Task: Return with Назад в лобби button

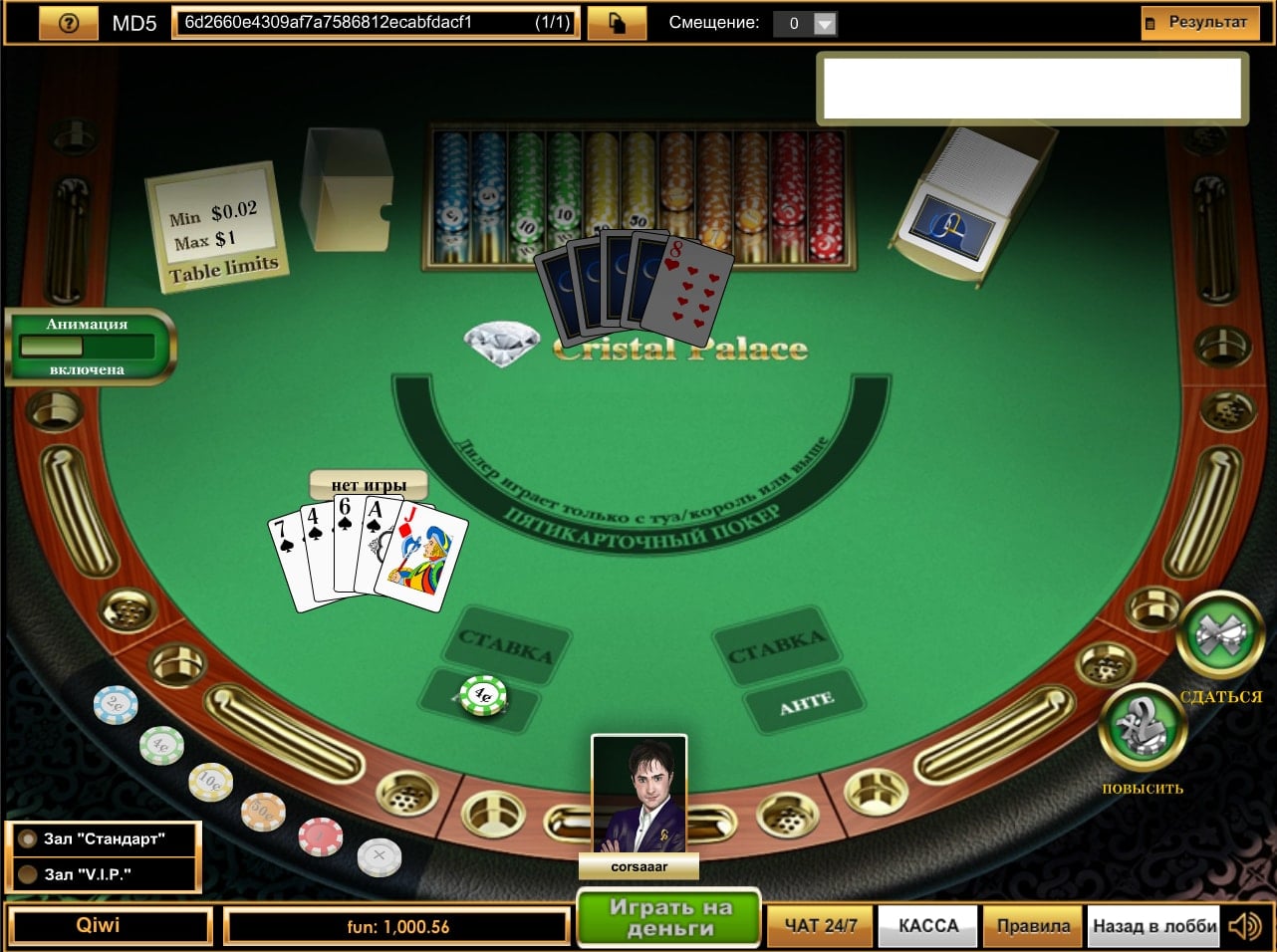Action: [x=1154, y=926]
